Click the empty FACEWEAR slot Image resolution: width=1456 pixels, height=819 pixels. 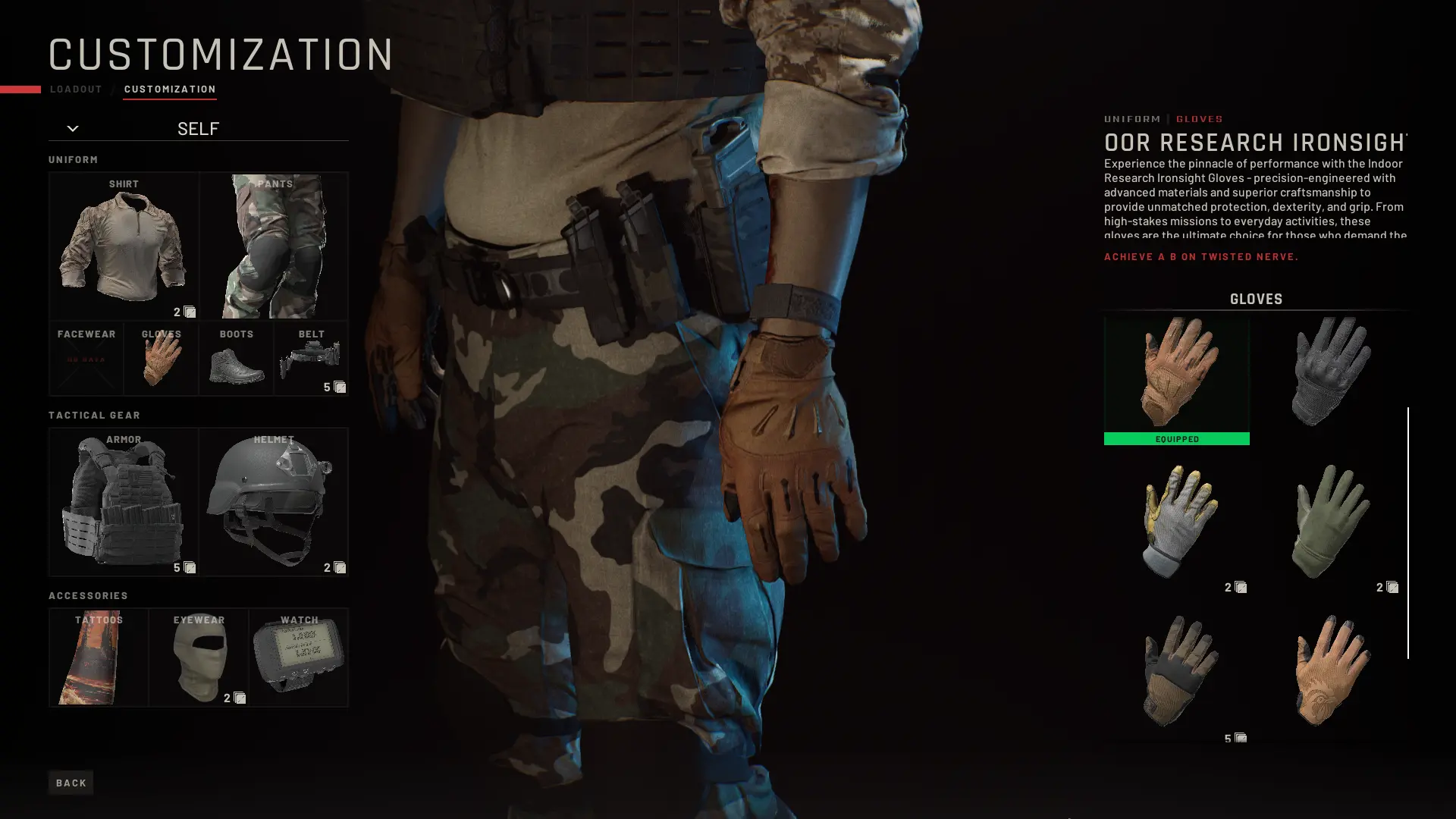(x=86, y=358)
